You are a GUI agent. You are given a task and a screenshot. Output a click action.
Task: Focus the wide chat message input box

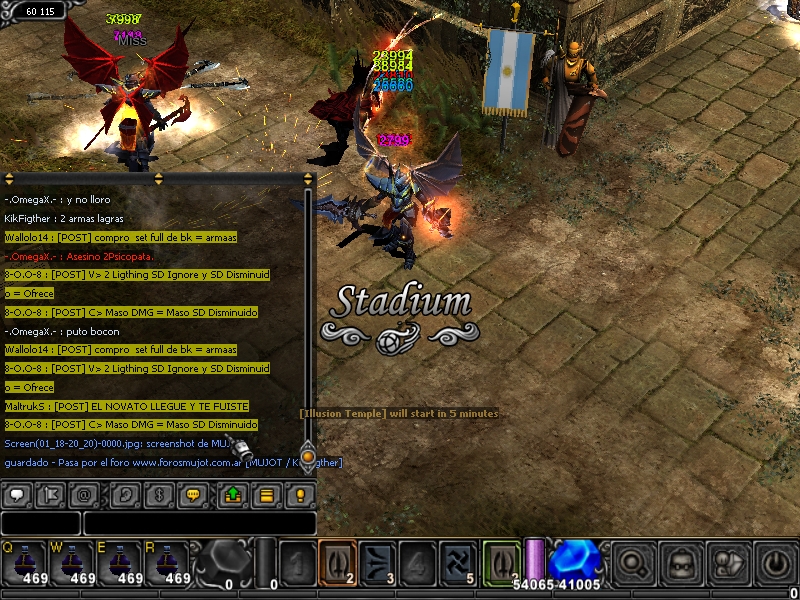pos(199,523)
